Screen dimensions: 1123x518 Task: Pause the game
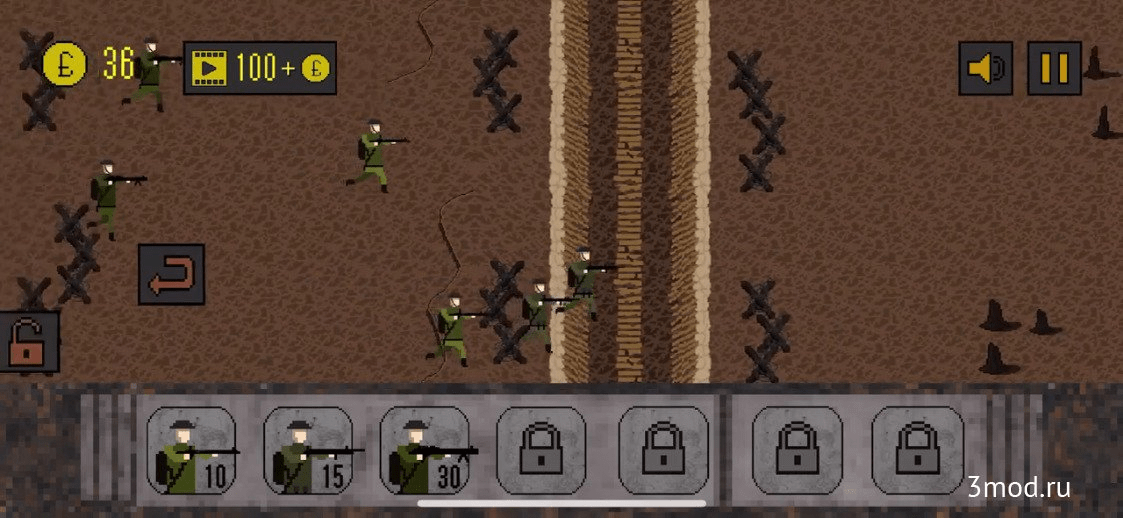tap(1054, 68)
